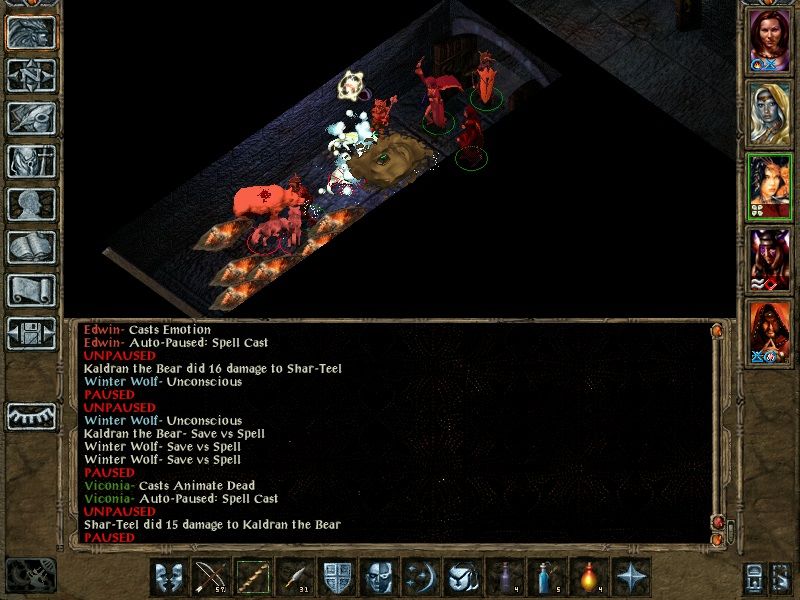800x600 pixels.
Task: Click the clock pause button
Action: tap(30, 575)
